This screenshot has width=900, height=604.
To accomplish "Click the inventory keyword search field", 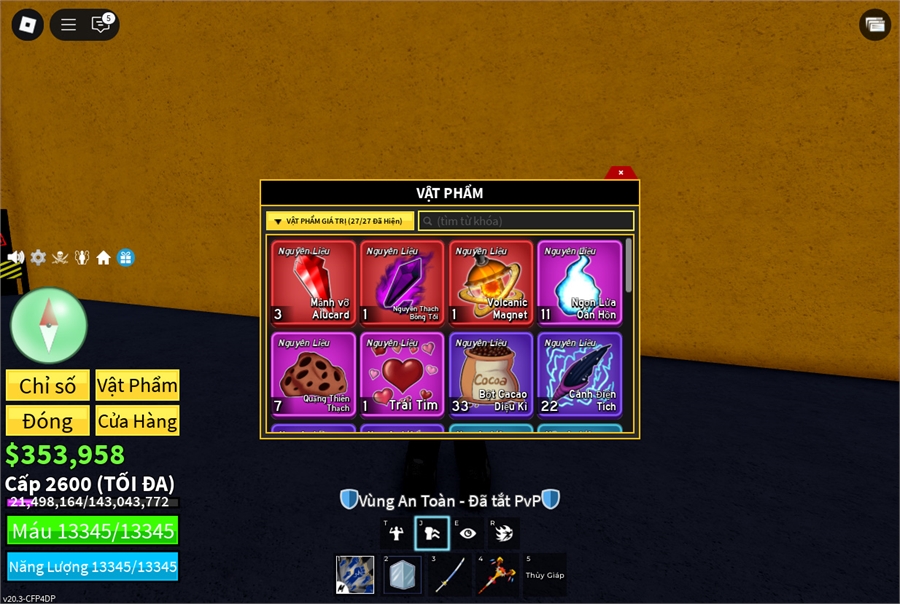I will tap(526, 221).
